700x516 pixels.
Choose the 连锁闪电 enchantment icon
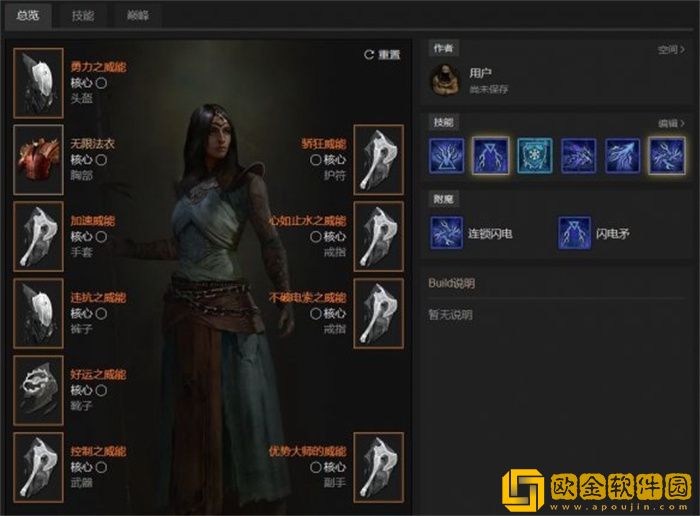point(446,233)
